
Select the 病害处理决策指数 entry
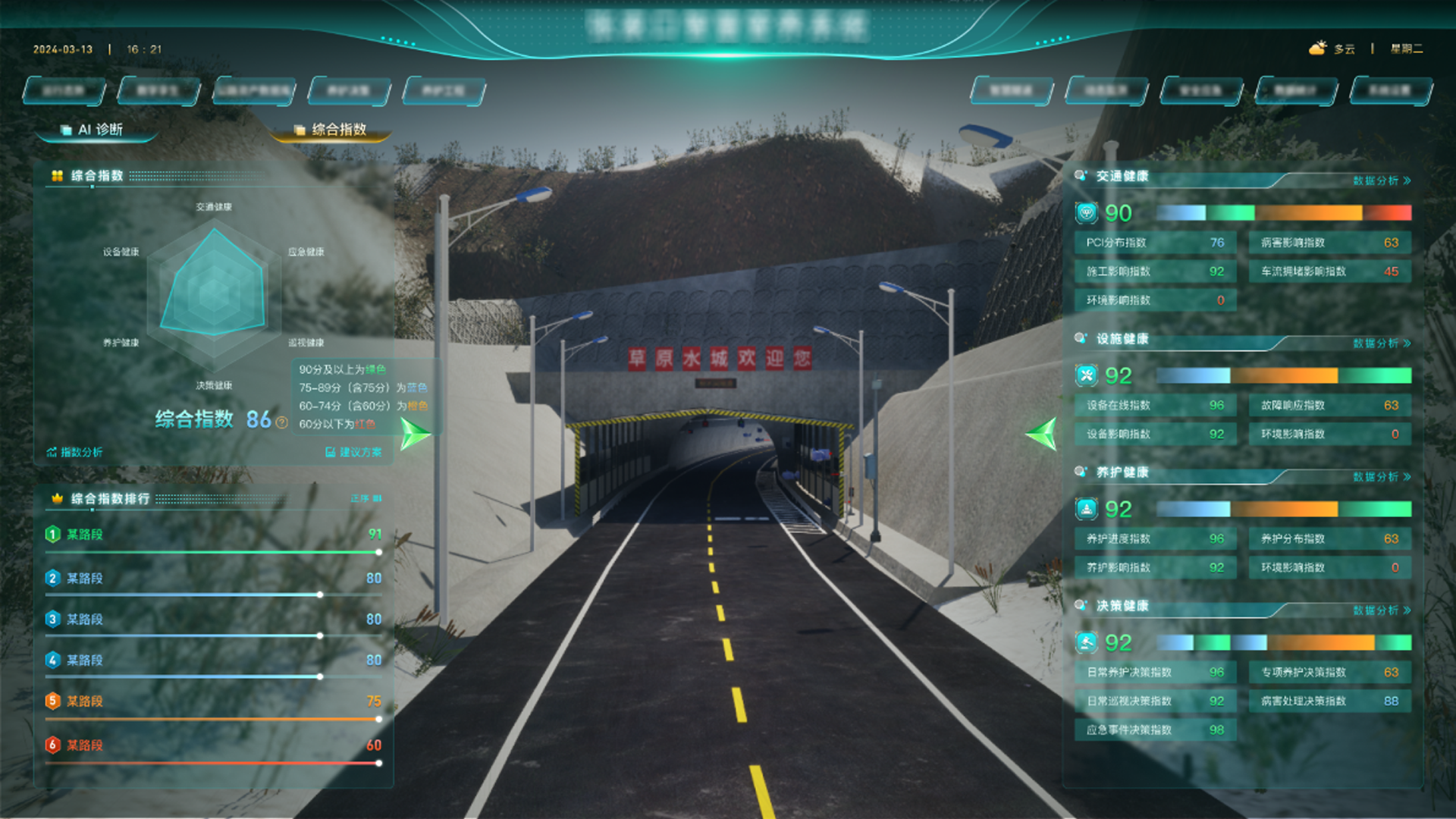tap(1329, 701)
